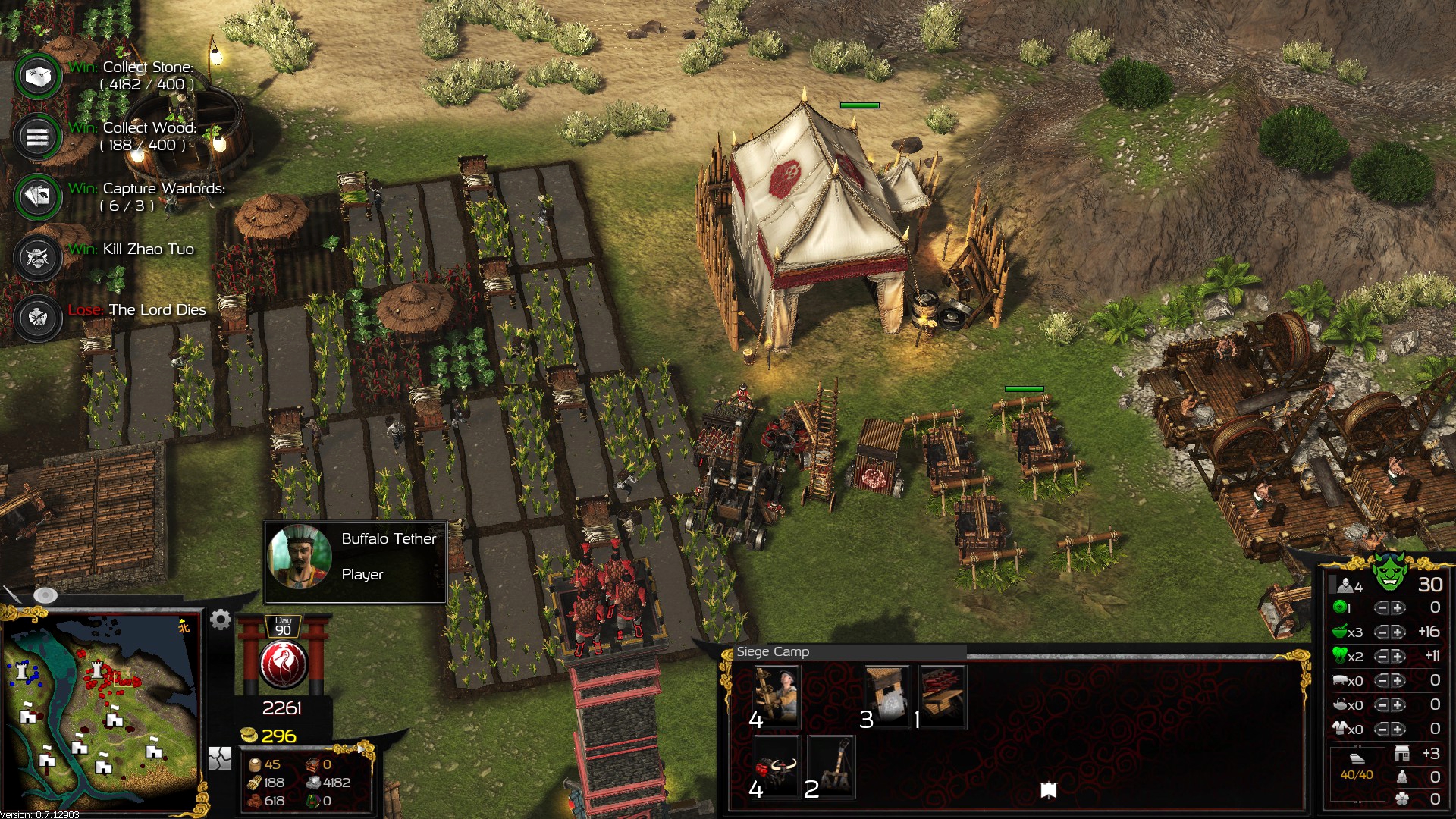Toggle the eye visibility icon above minimap
The width and height of the screenshot is (1456, 819).
coord(45,595)
